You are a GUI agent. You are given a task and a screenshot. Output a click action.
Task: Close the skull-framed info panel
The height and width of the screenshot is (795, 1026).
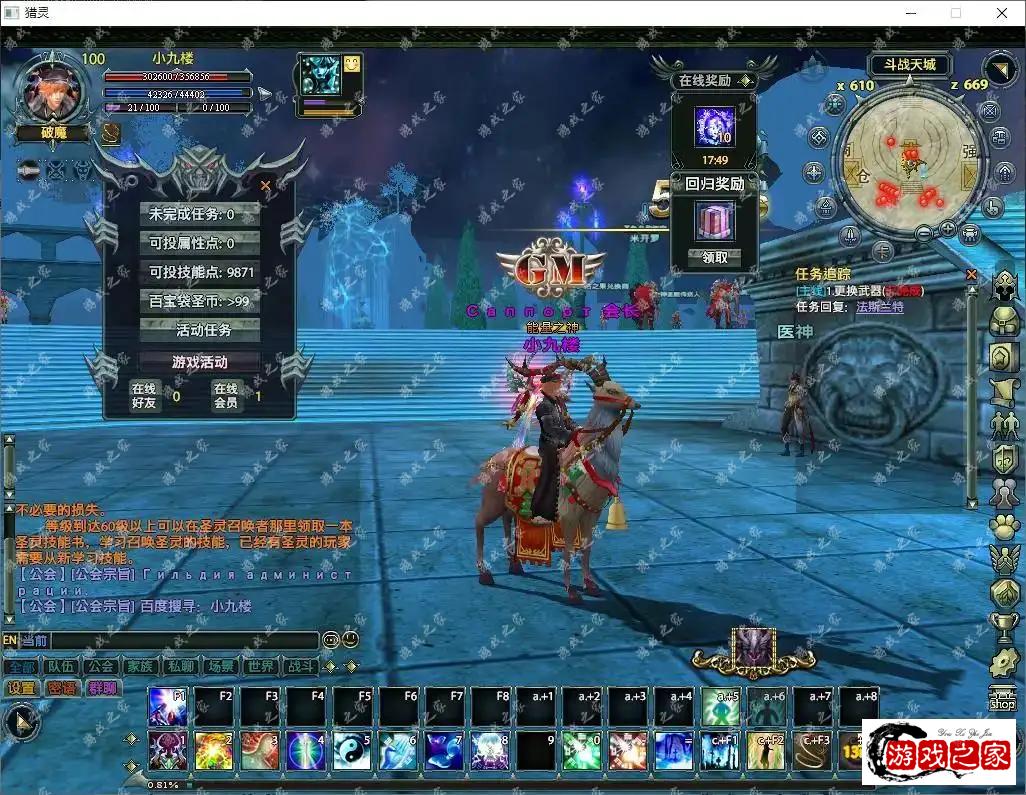point(265,185)
